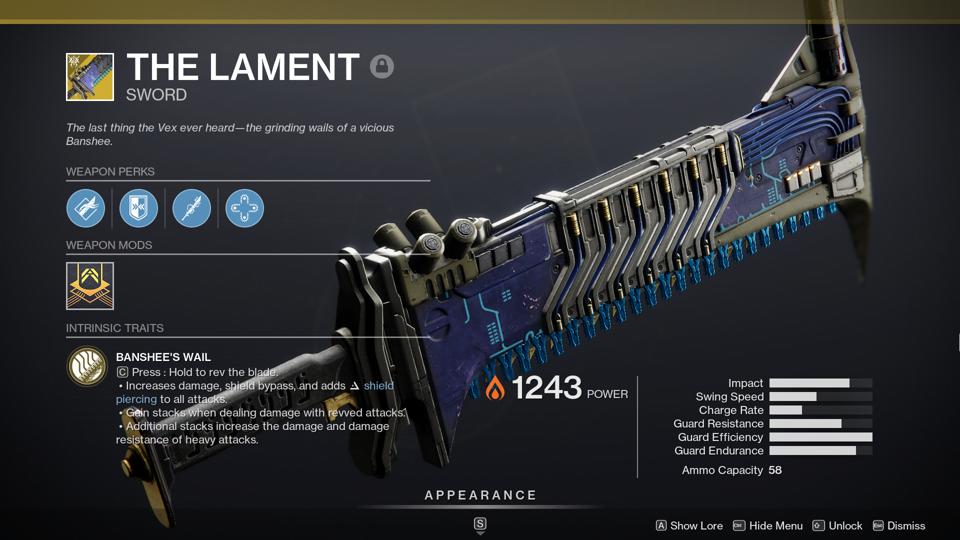Hide Menu to view the sword
Screen dimensions: 960x540
coord(767,525)
